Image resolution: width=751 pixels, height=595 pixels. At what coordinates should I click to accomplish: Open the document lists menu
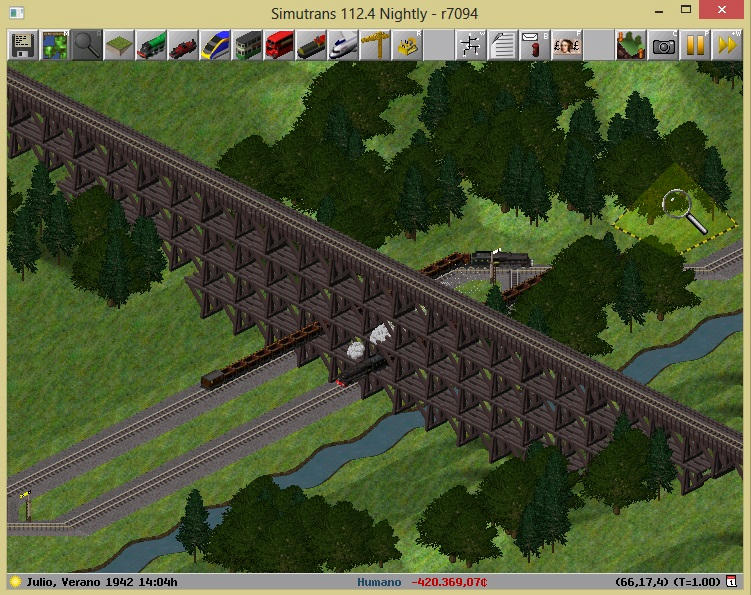pyautogui.click(x=503, y=45)
